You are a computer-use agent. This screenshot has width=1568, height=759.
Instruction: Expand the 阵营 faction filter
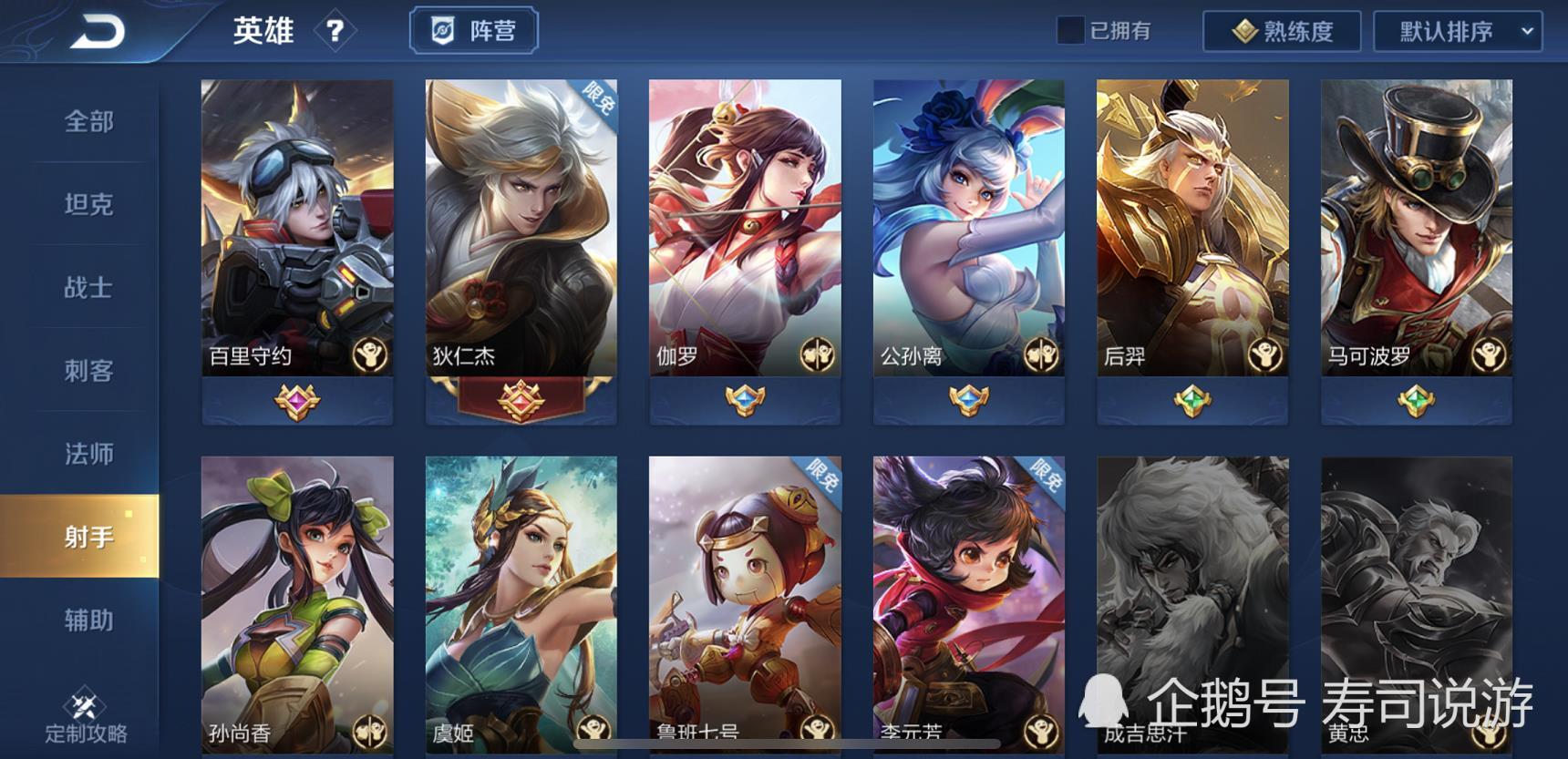point(474,30)
